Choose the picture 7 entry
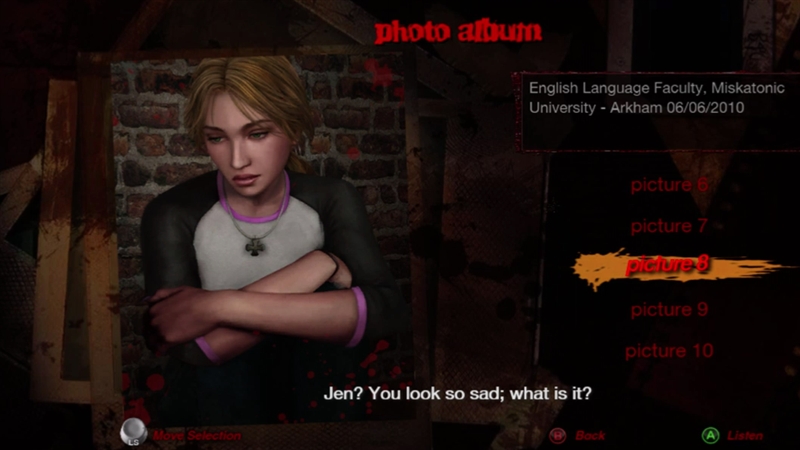The width and height of the screenshot is (800, 450). 668,226
